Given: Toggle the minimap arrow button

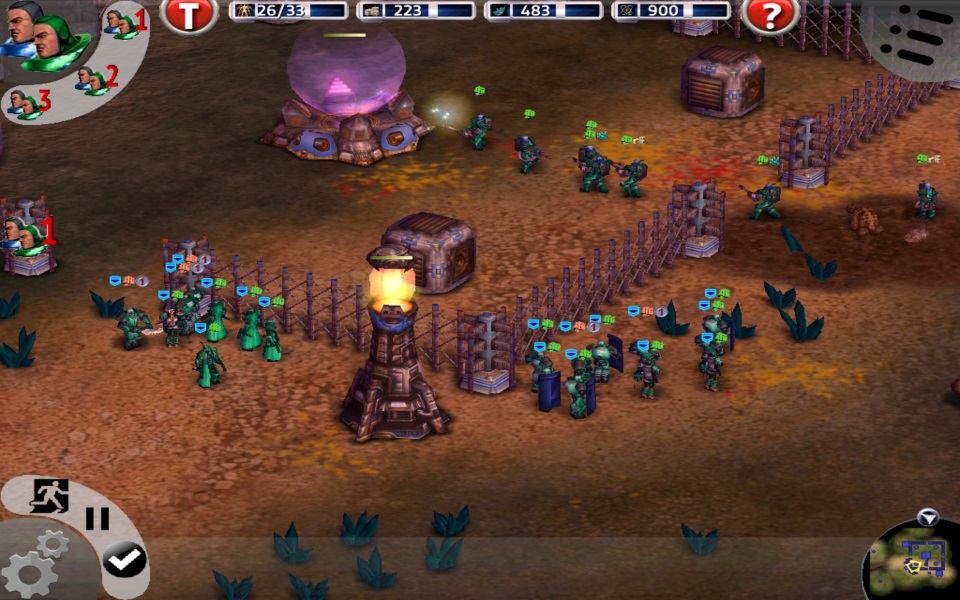Looking at the screenshot, I should coord(928,517).
